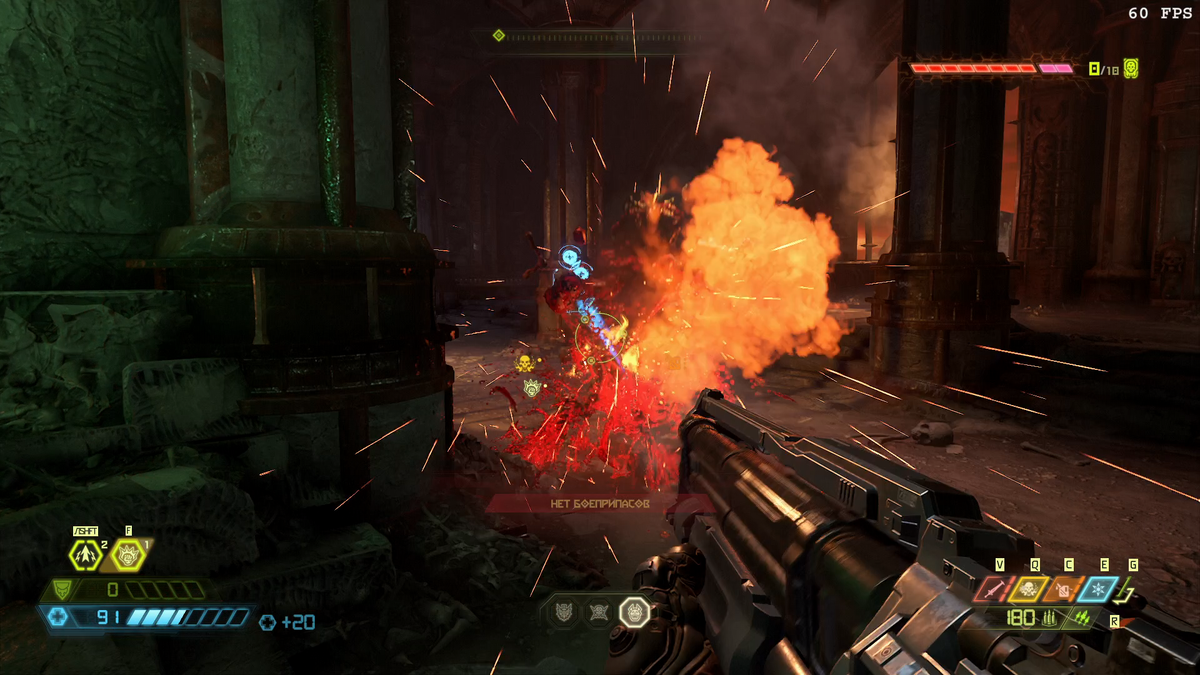Pick the horned demon crest rune

pyautogui.click(x=563, y=612)
